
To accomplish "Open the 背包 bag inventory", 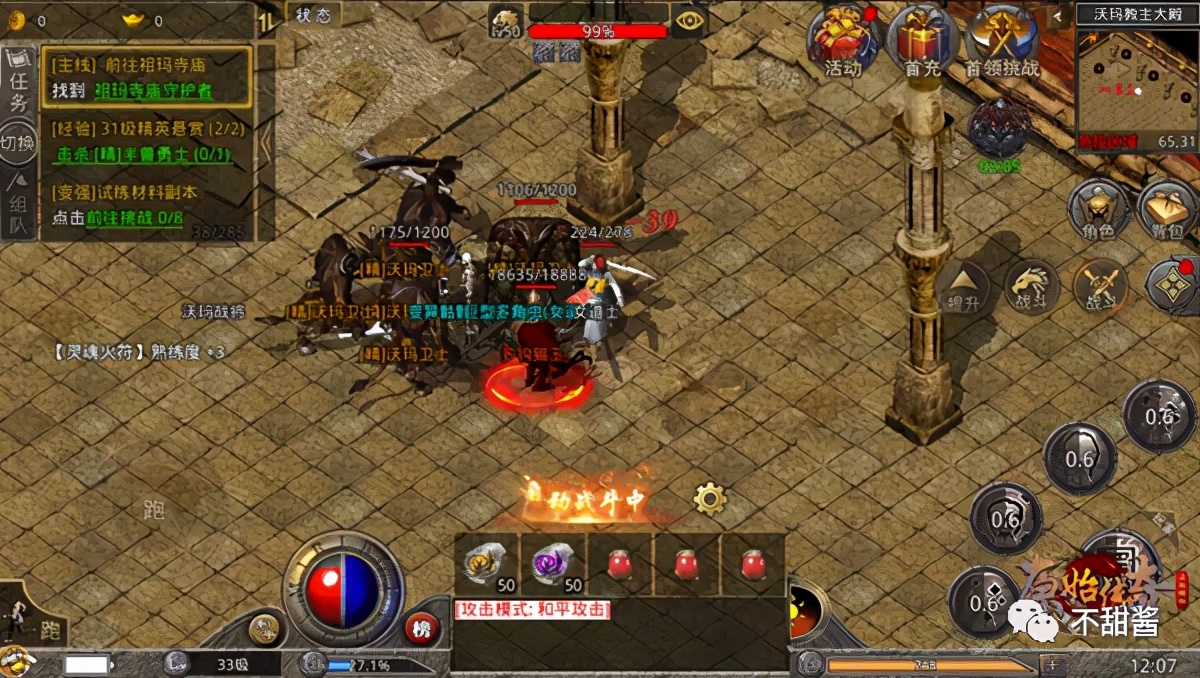I will (x=1166, y=209).
